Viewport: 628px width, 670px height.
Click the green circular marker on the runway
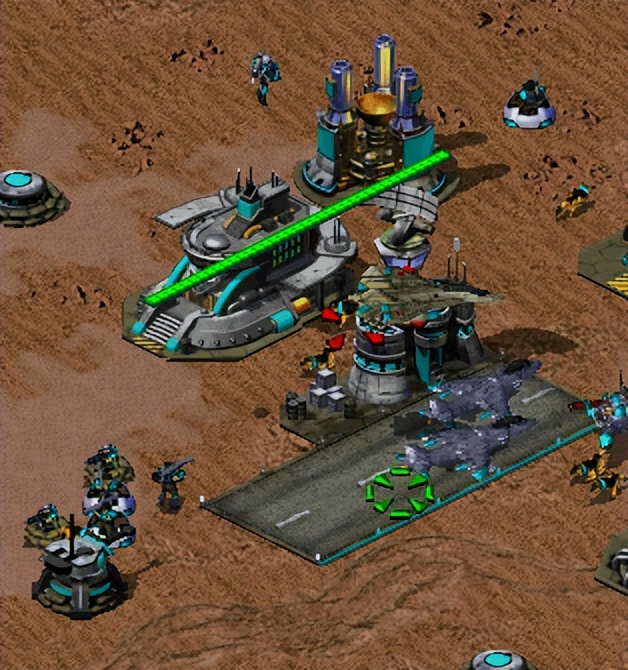tap(399, 492)
